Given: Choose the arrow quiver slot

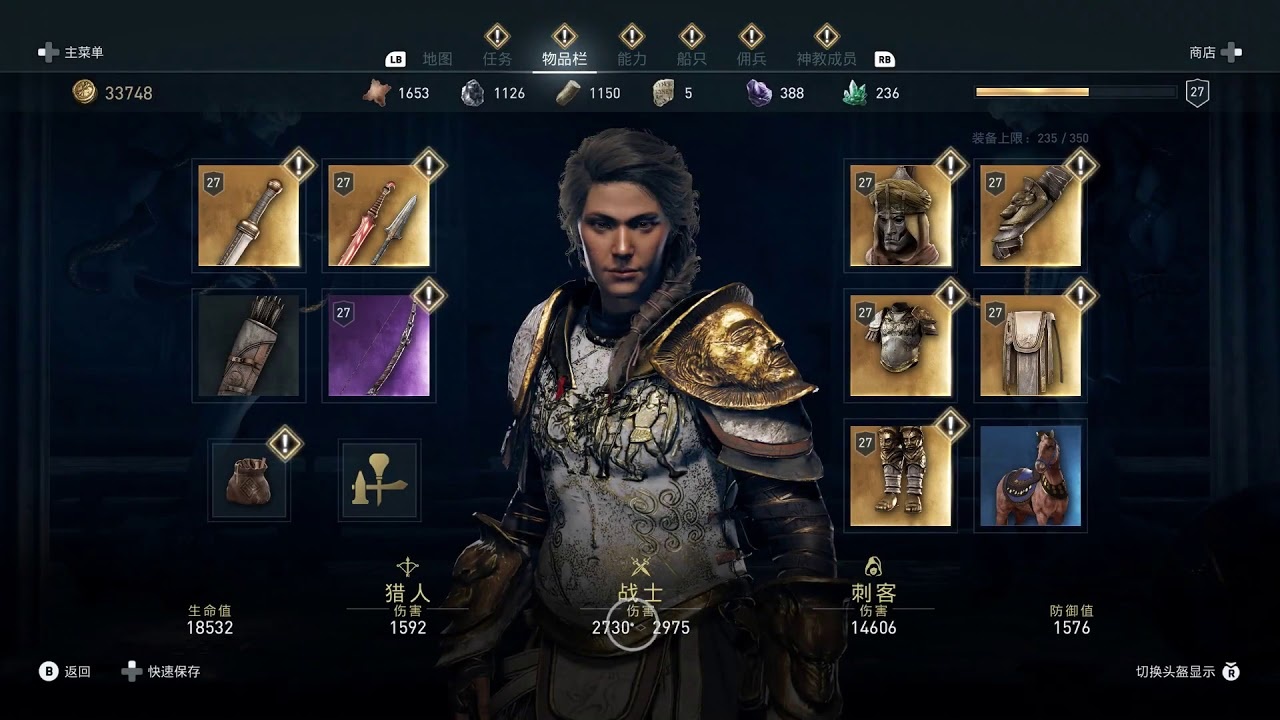Looking at the screenshot, I should coord(249,345).
